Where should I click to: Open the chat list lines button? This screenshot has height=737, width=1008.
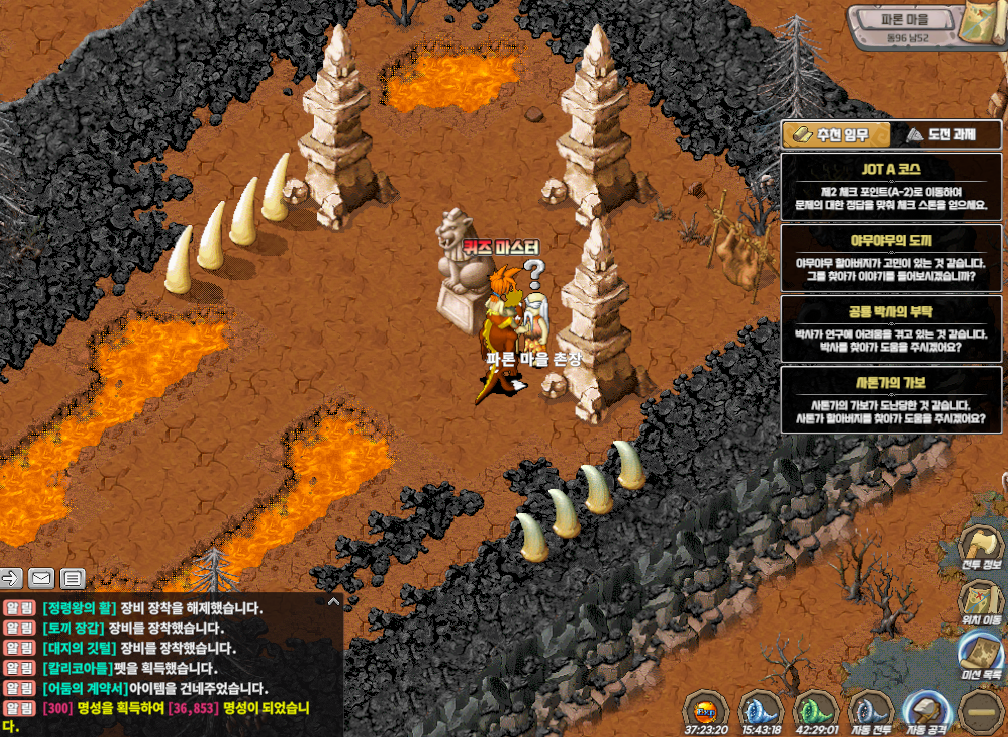[x=71, y=577]
